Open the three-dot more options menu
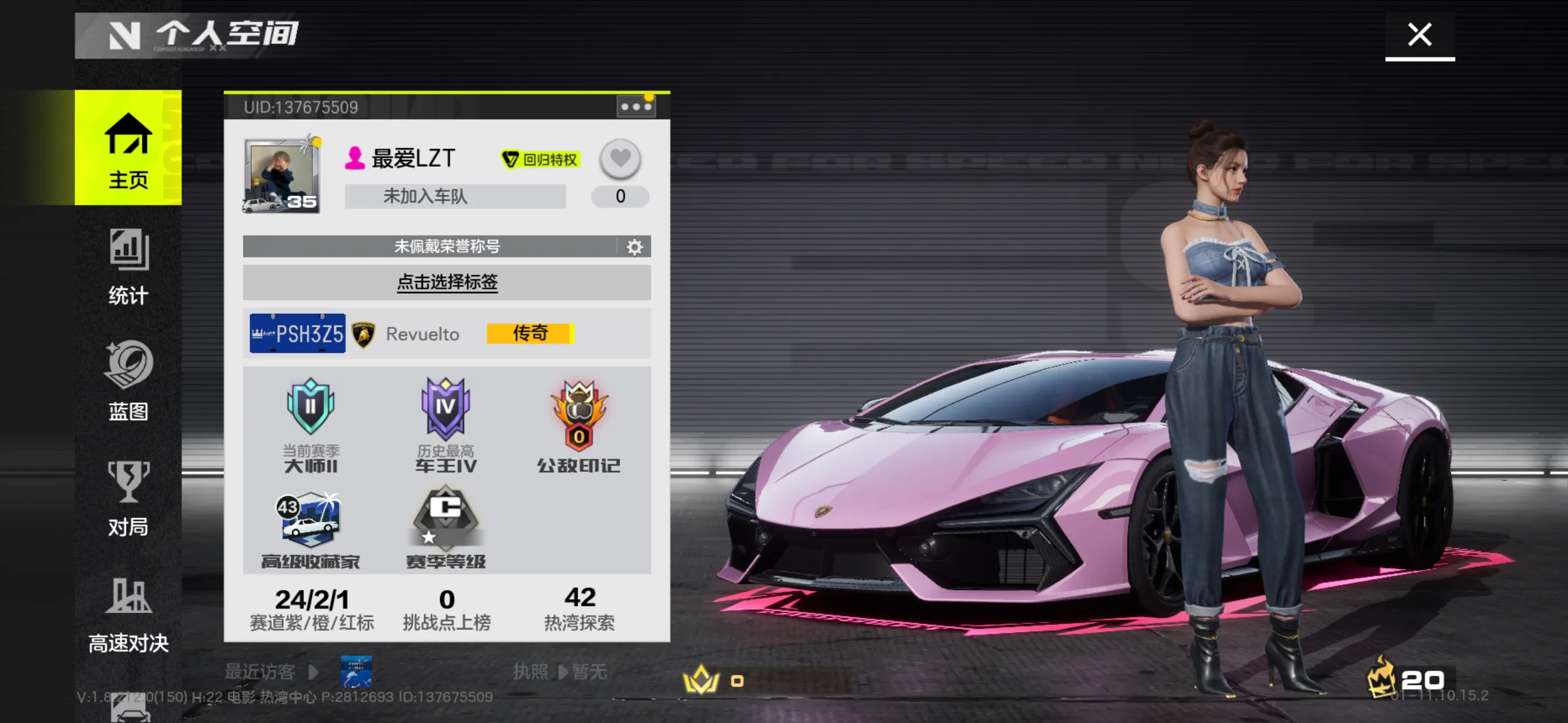Viewport: 1568px width, 723px height. [635, 107]
